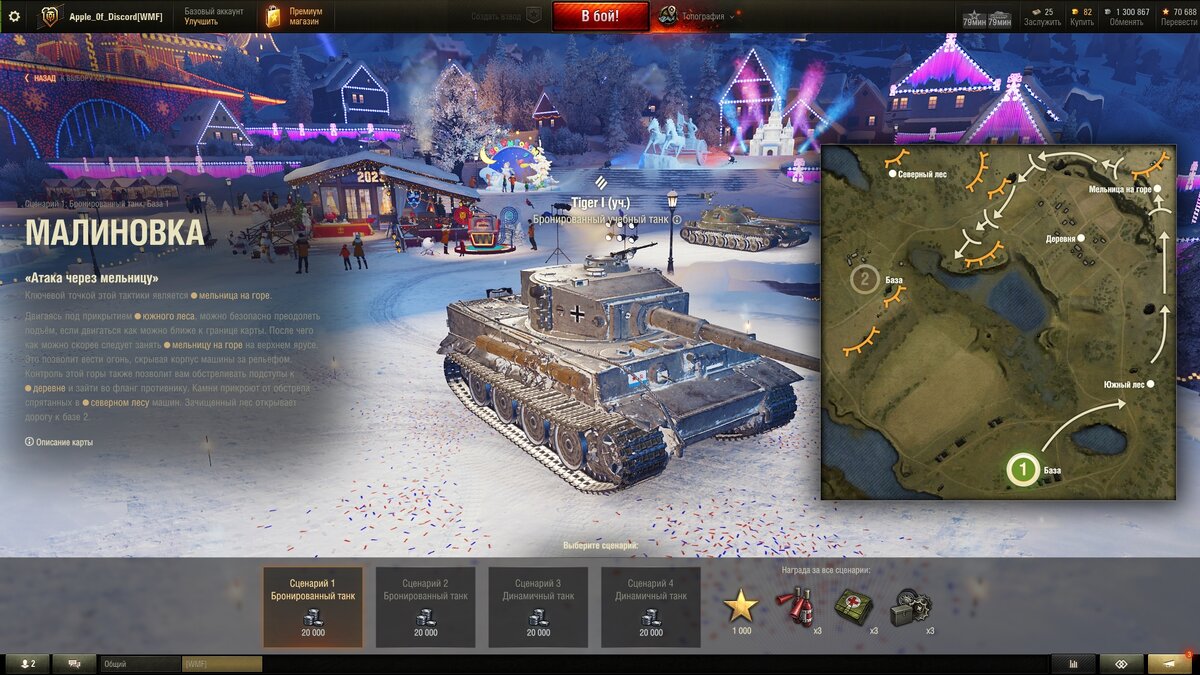1200x675 pixels.
Task: Select Scenario 1 armored tank tile
Action: 313,607
